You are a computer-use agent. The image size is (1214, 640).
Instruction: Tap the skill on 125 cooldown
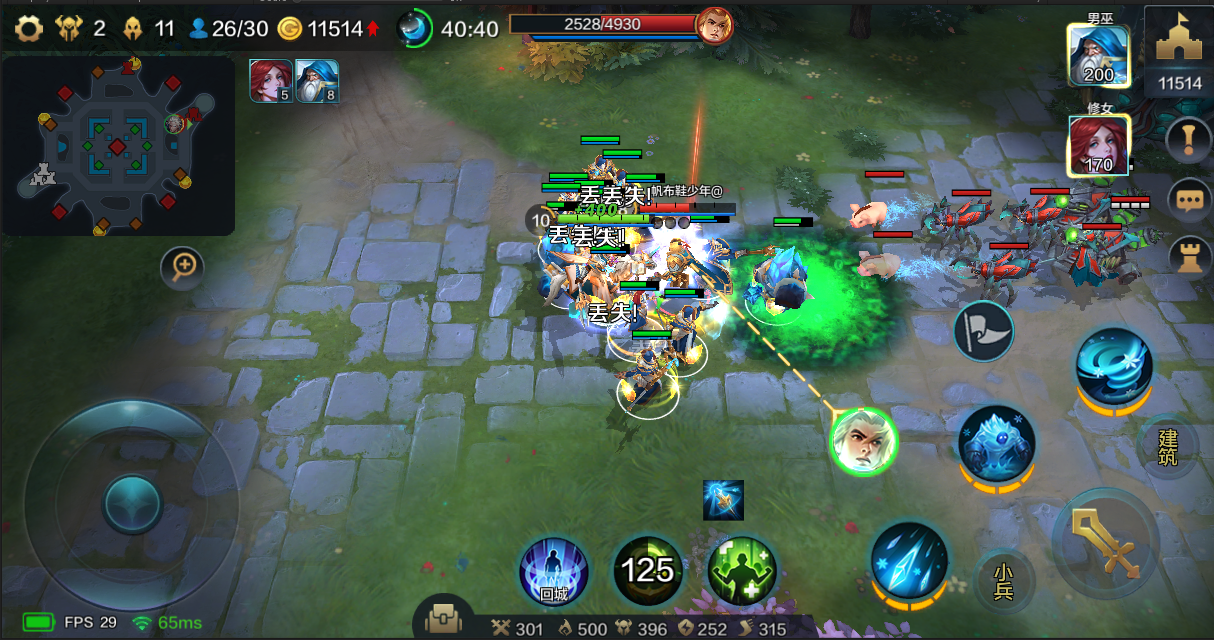click(648, 571)
